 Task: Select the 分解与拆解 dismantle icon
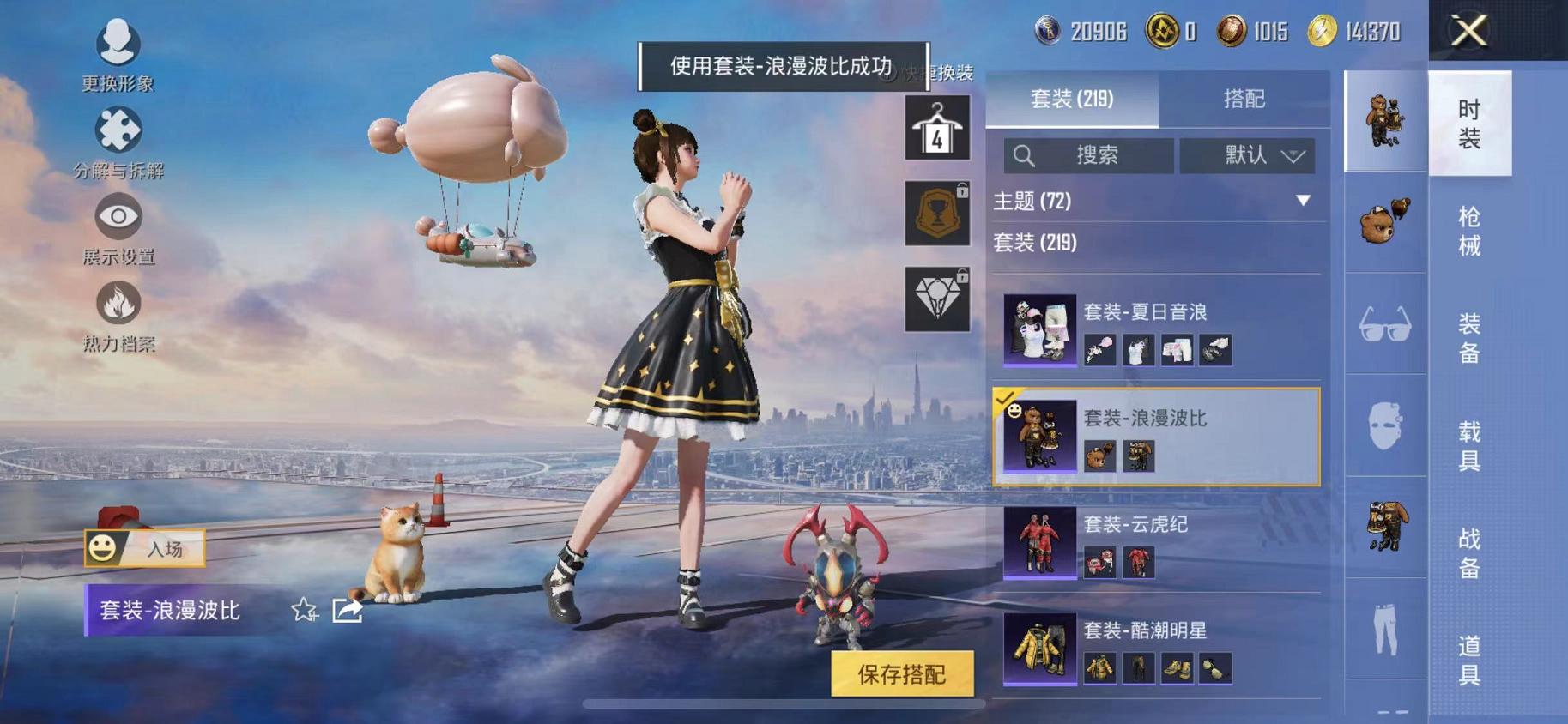pos(118,129)
